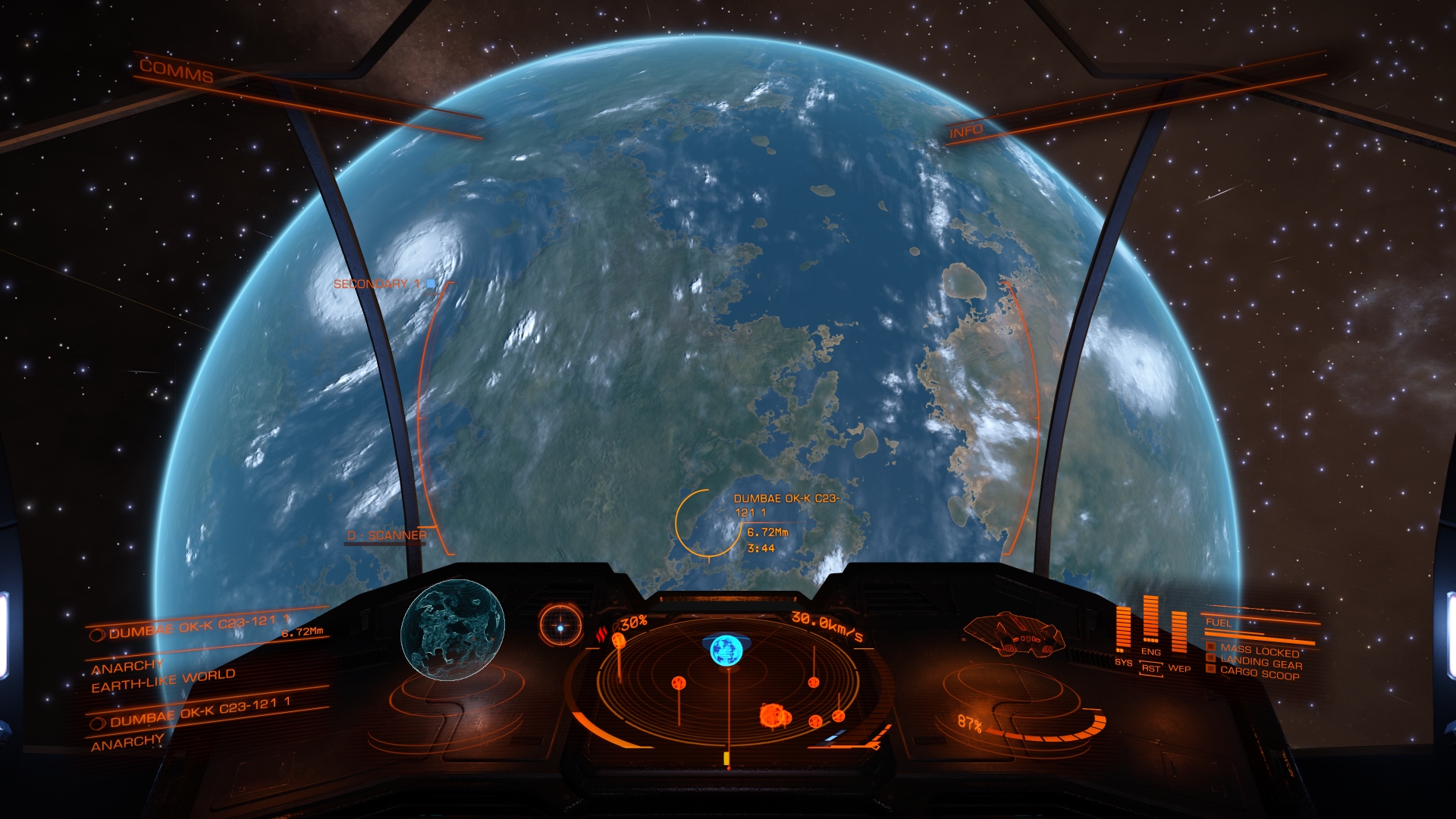Click the Landing Gear indicator
The image size is (1456, 819).
point(1261,662)
